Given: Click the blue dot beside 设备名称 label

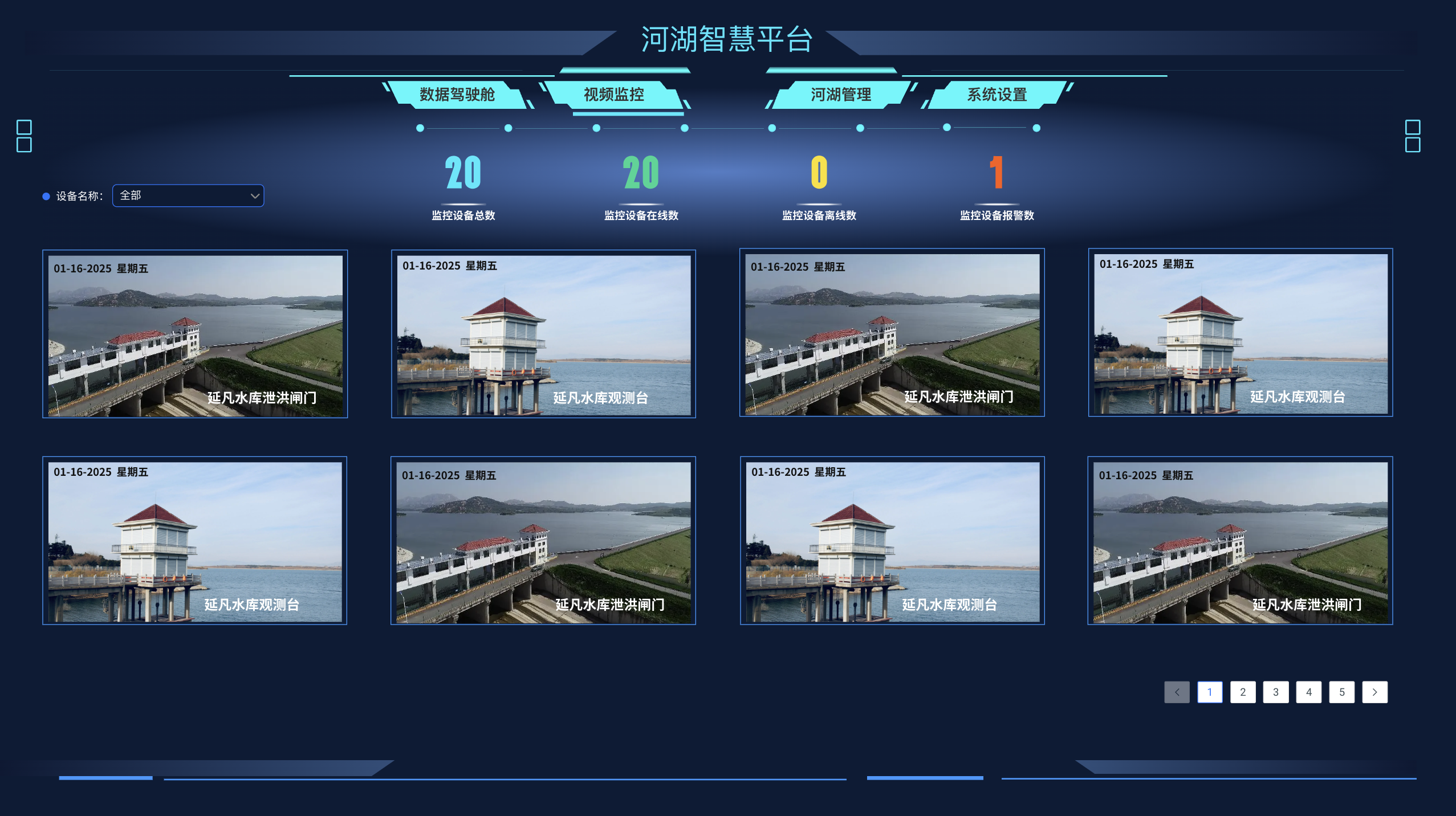Looking at the screenshot, I should coord(46,195).
